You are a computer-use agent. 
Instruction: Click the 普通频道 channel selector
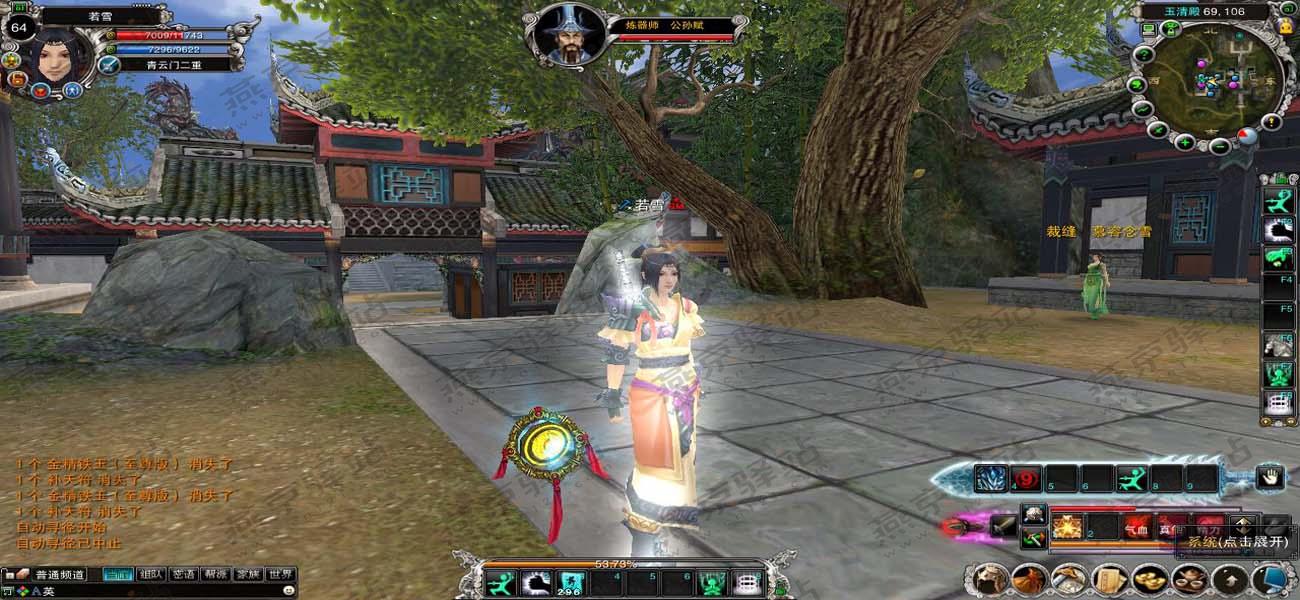59,575
